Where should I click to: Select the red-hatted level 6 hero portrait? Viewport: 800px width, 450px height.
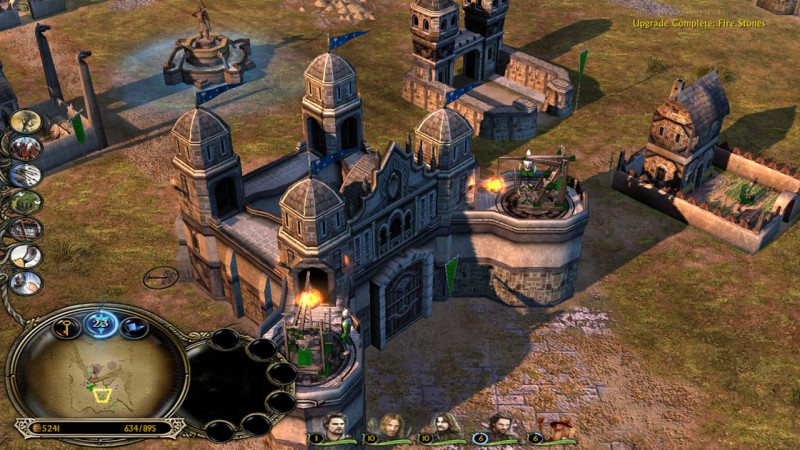(555, 427)
